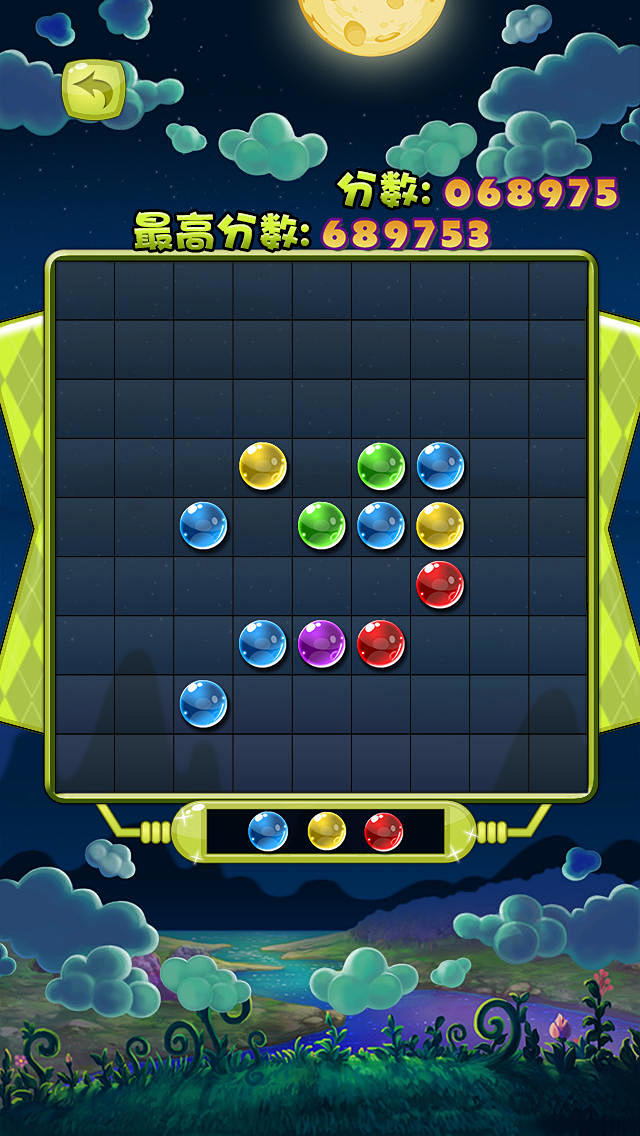
Task: Pick the yellow ball directly above the red ball
Action: point(440,525)
